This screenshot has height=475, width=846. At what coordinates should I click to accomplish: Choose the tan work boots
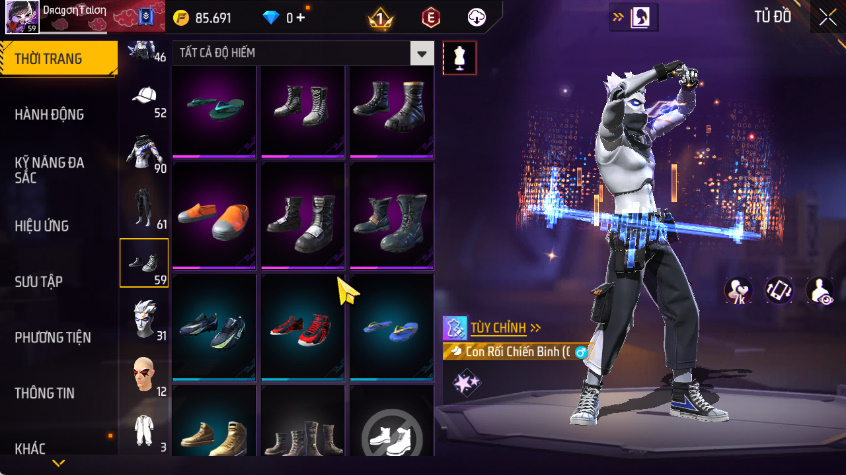point(214,433)
